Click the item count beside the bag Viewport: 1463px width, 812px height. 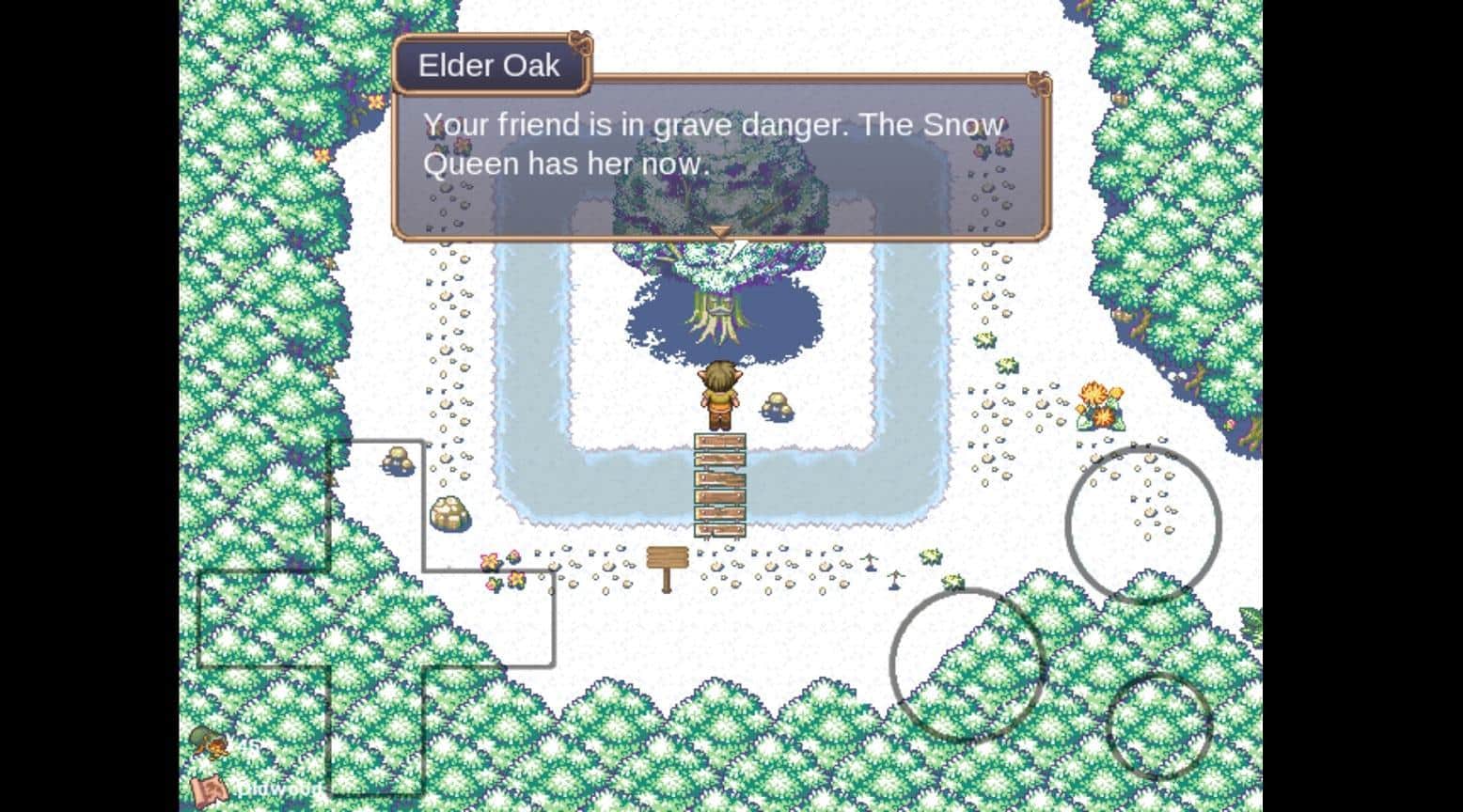pyautogui.click(x=250, y=746)
